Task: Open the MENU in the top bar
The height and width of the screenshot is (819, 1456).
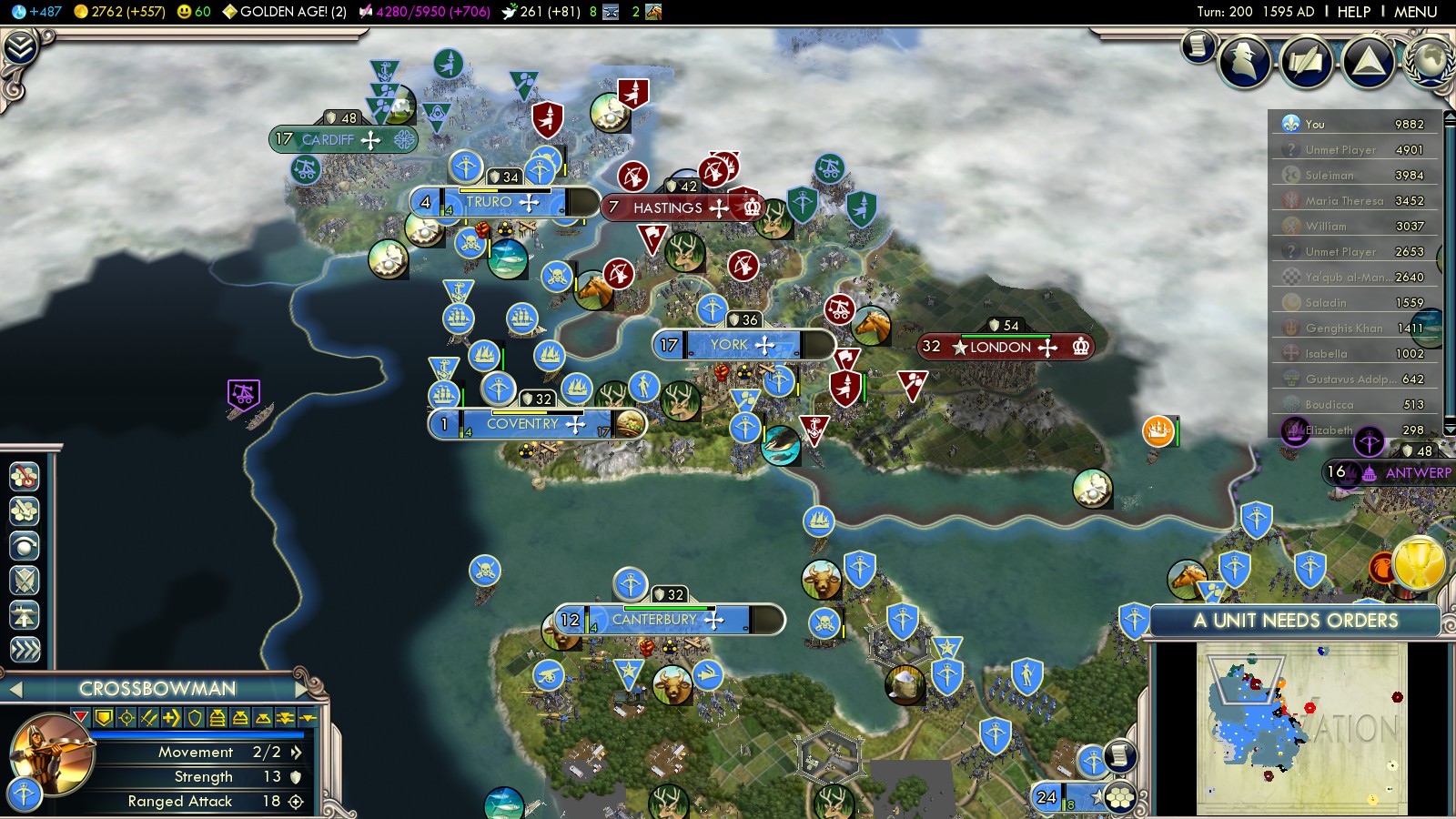Action: click(x=1415, y=12)
